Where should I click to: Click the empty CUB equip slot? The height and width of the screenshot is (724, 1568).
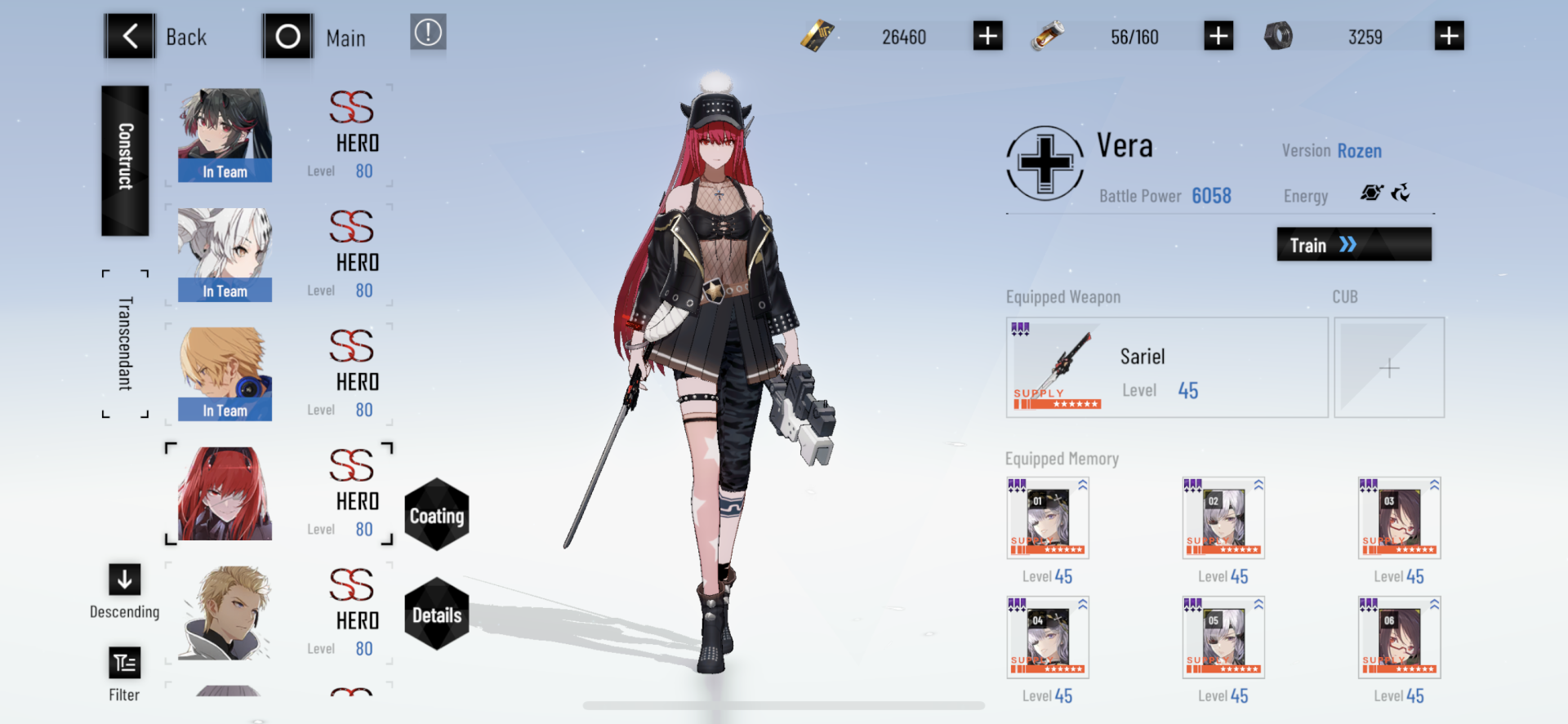click(x=1388, y=367)
